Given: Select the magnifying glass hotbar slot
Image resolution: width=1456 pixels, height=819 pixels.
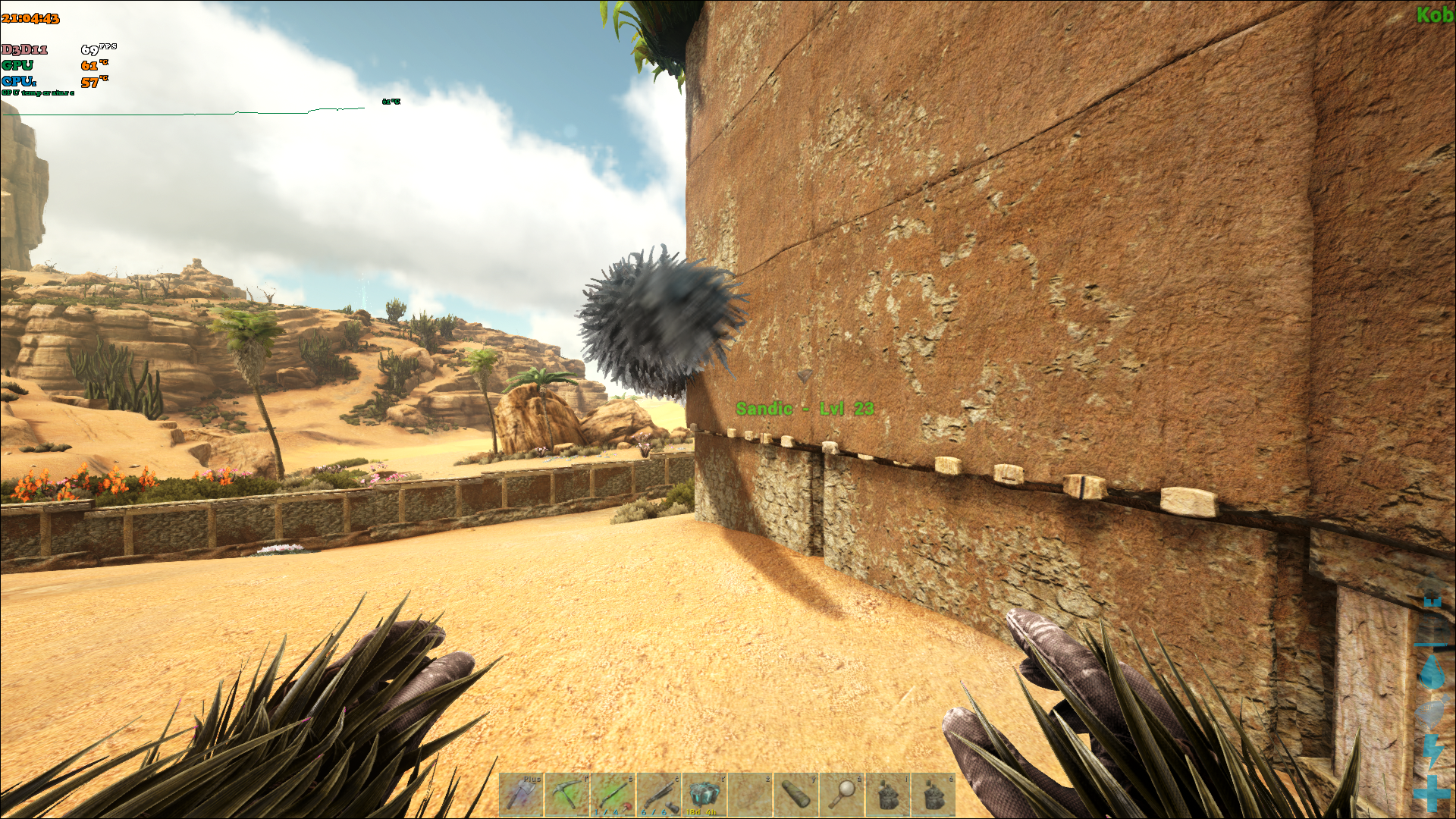Looking at the screenshot, I should 841,794.
